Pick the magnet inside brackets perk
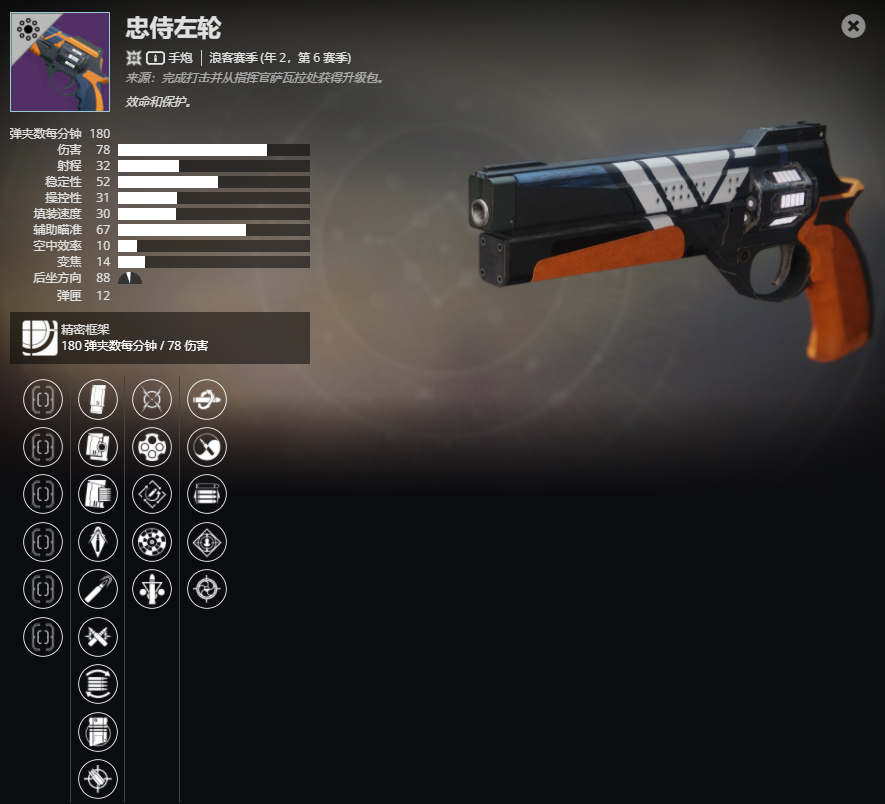This screenshot has width=885, height=804. 152,494
